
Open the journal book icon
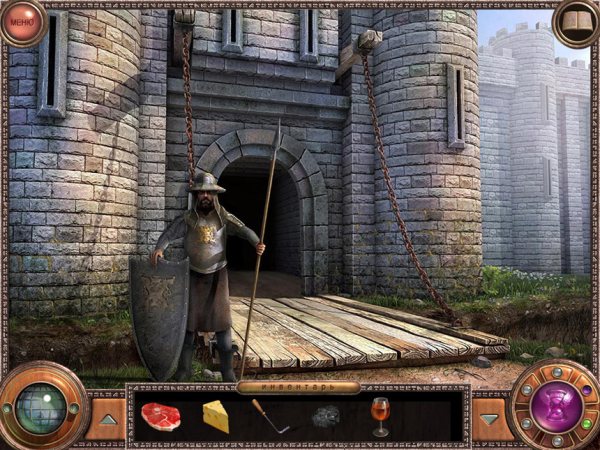577,22
